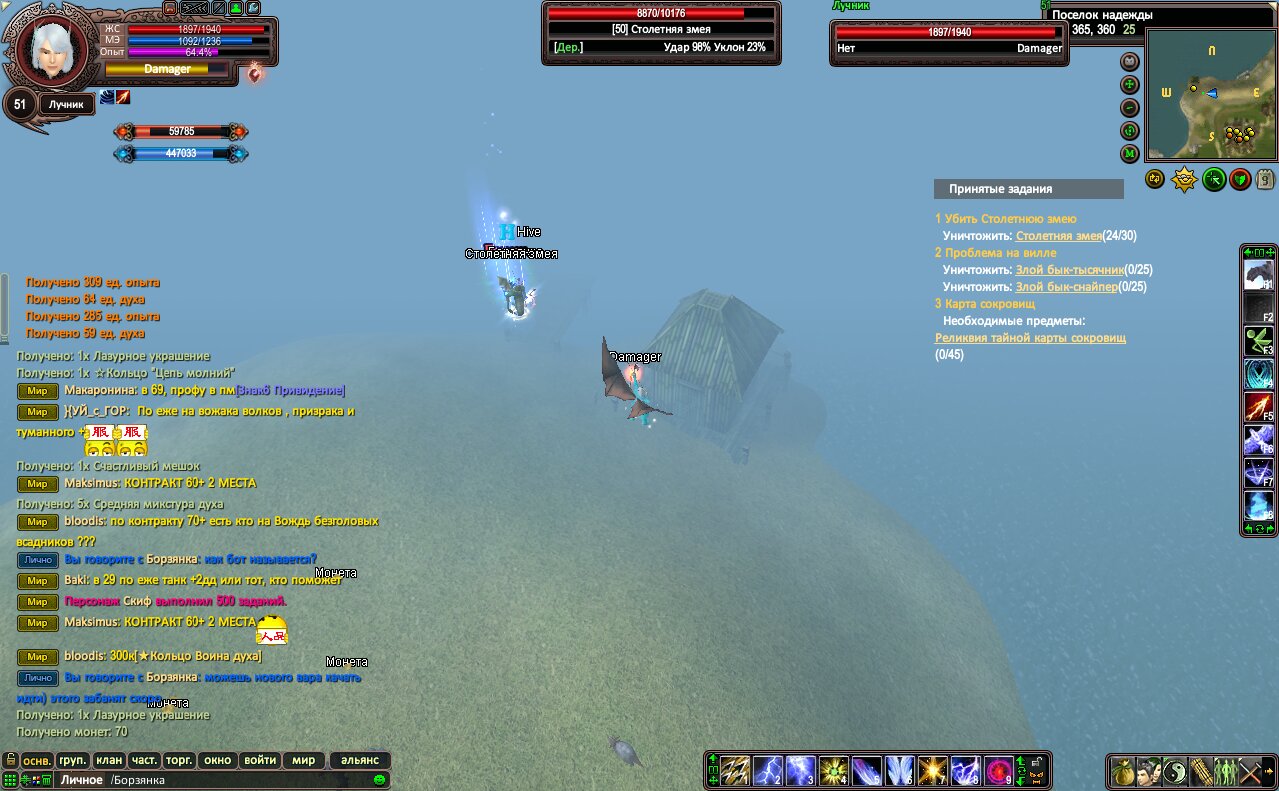Show the 'мир' world chat tab
This screenshot has width=1279, height=791.
pos(304,760)
